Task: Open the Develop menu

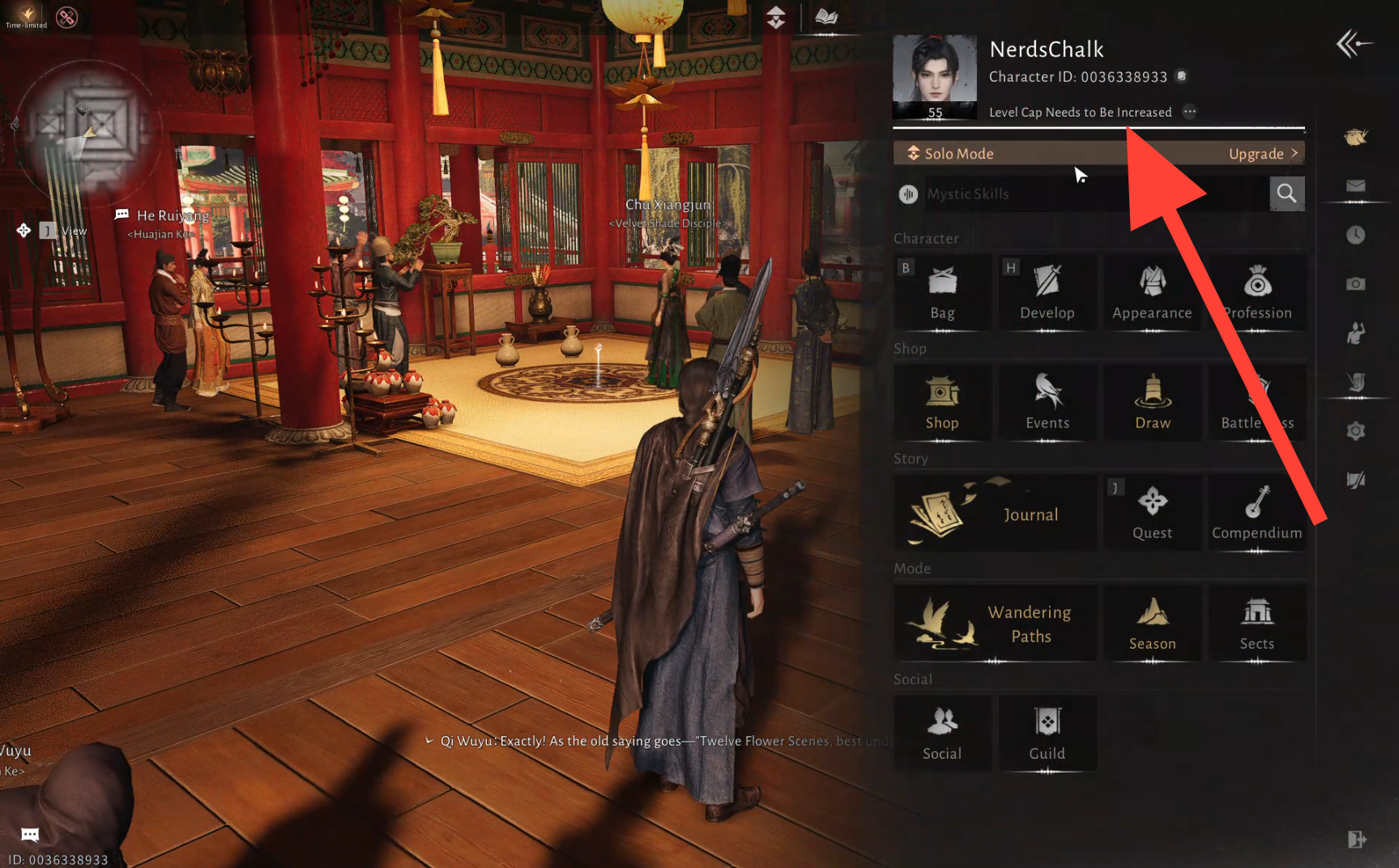Action: coord(1047,292)
